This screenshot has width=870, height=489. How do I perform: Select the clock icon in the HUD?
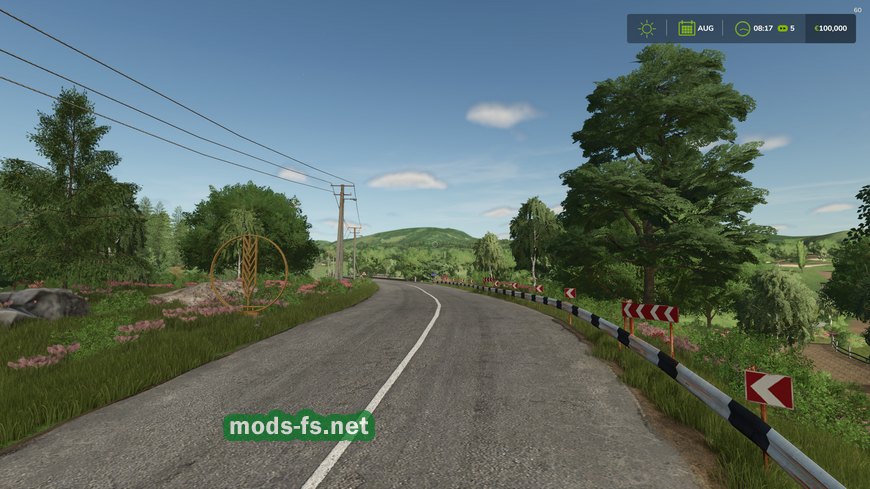(742, 28)
